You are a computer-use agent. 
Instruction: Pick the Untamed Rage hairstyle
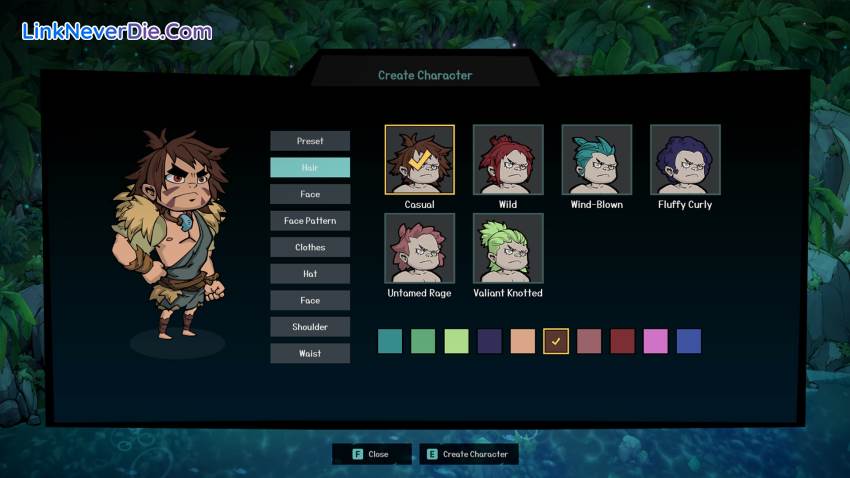coord(420,248)
